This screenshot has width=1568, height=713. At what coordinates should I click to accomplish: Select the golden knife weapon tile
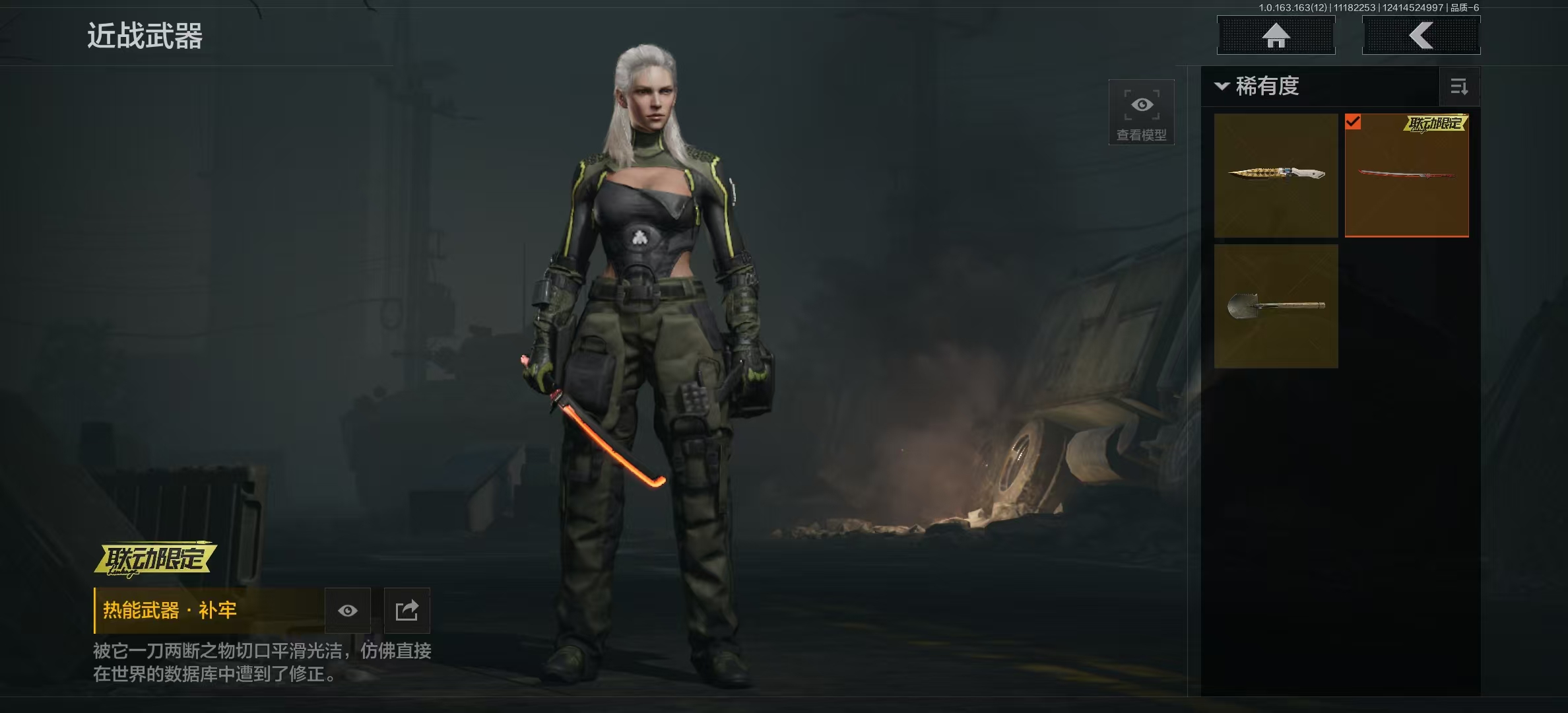point(1276,175)
